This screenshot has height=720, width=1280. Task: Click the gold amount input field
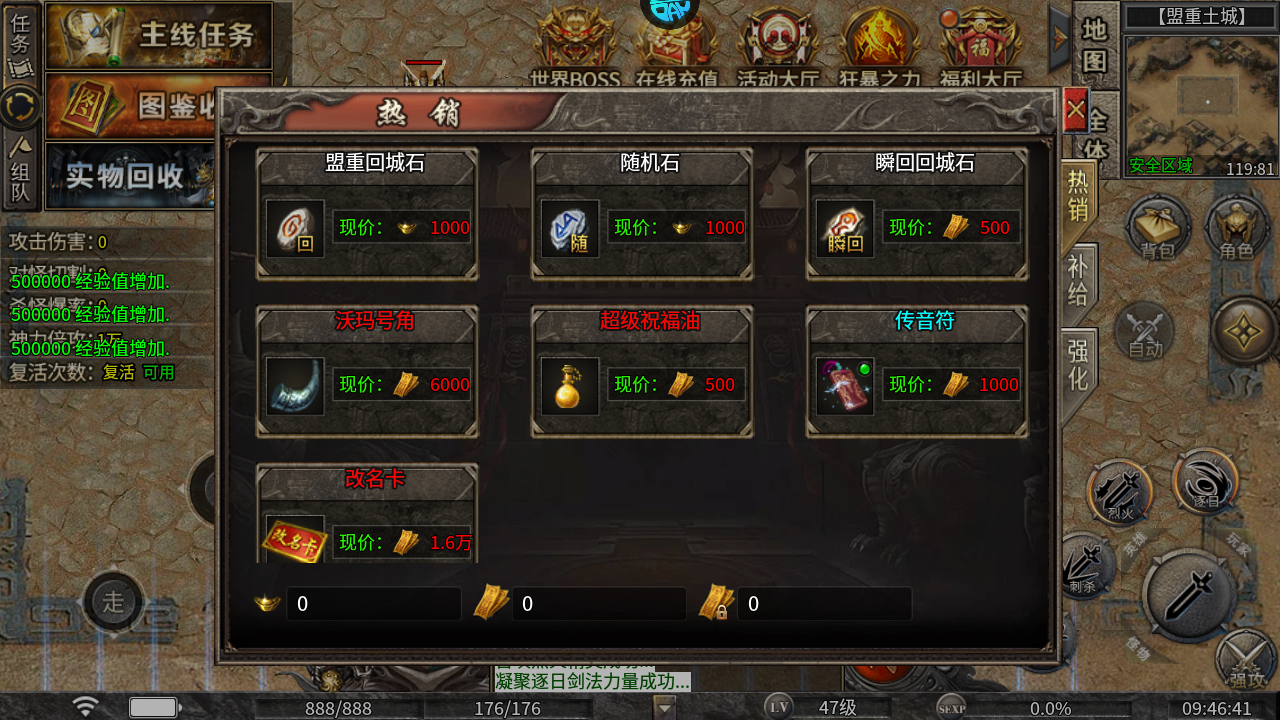point(373,603)
